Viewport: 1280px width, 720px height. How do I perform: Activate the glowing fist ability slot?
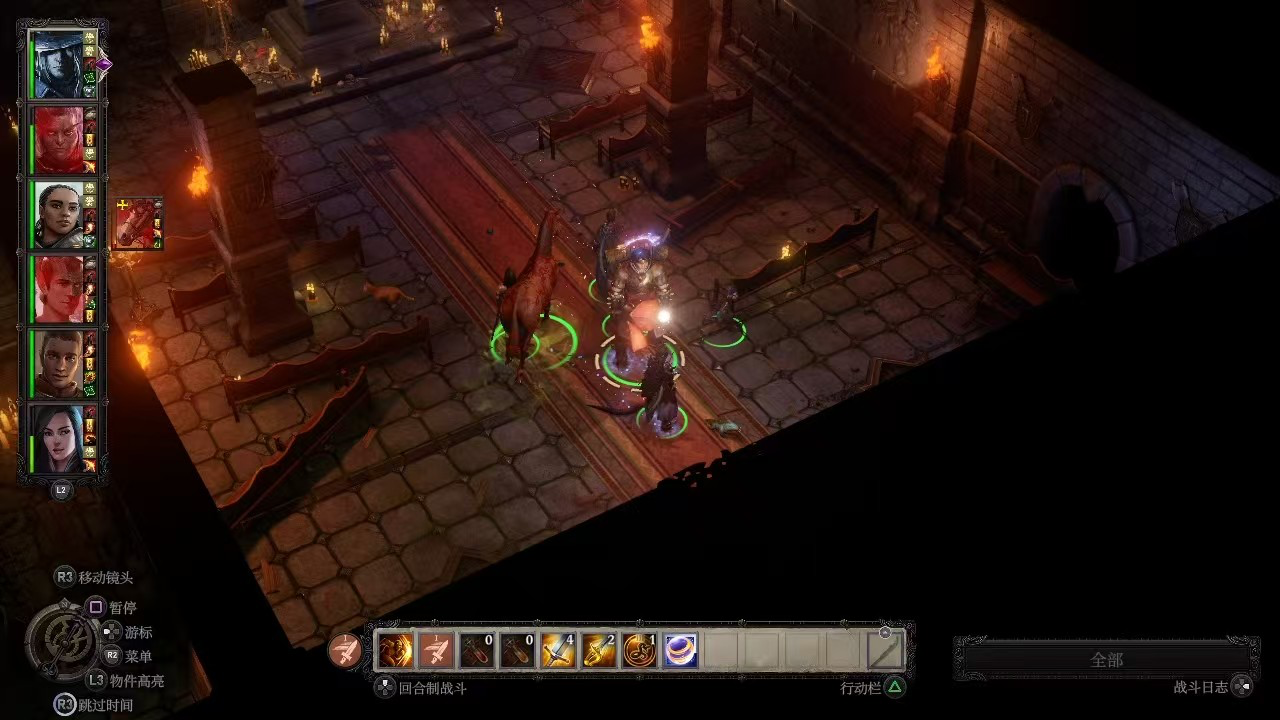(x=395, y=651)
